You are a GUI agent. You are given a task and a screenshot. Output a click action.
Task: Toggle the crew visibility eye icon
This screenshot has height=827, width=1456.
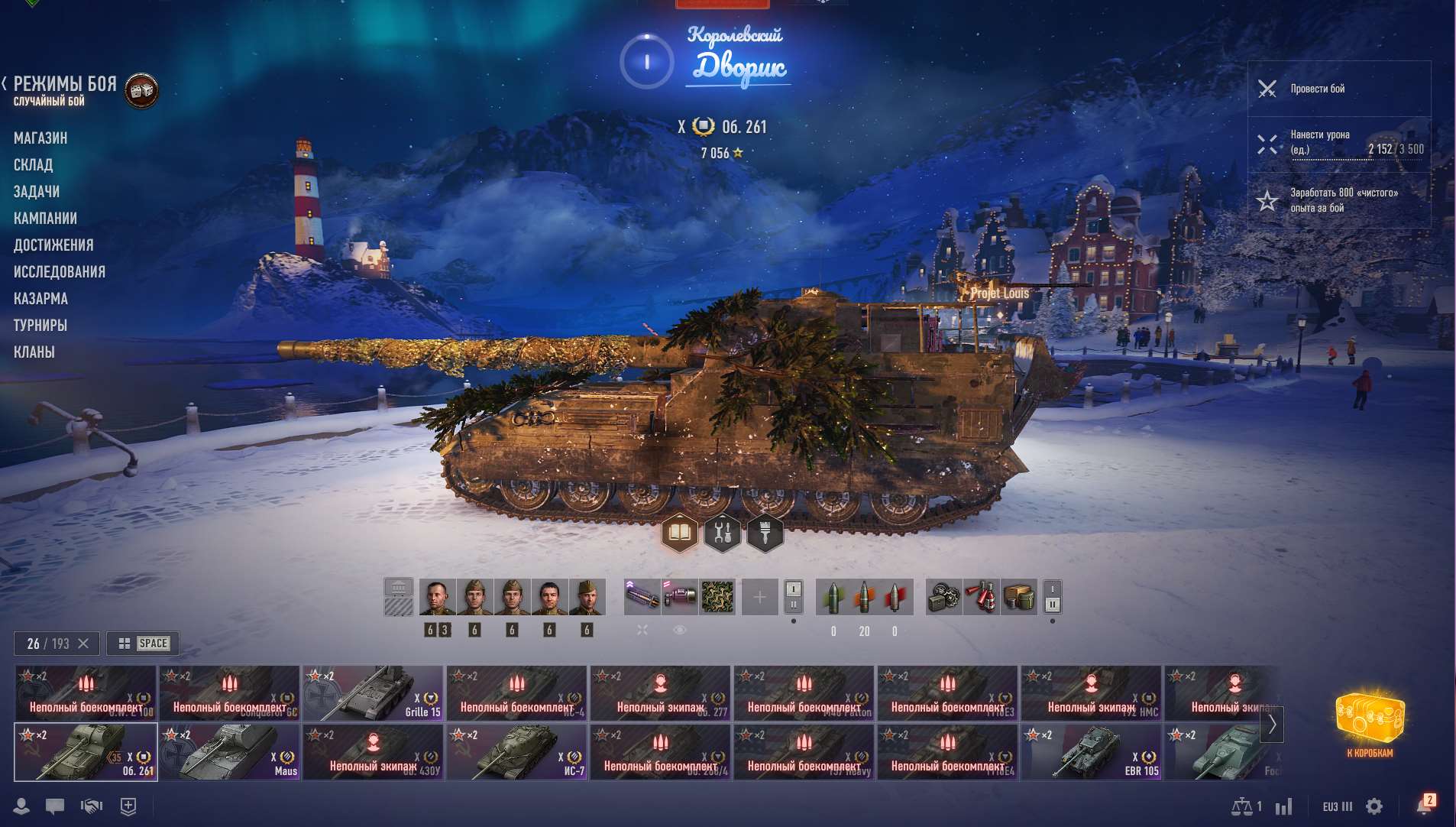coord(678,629)
